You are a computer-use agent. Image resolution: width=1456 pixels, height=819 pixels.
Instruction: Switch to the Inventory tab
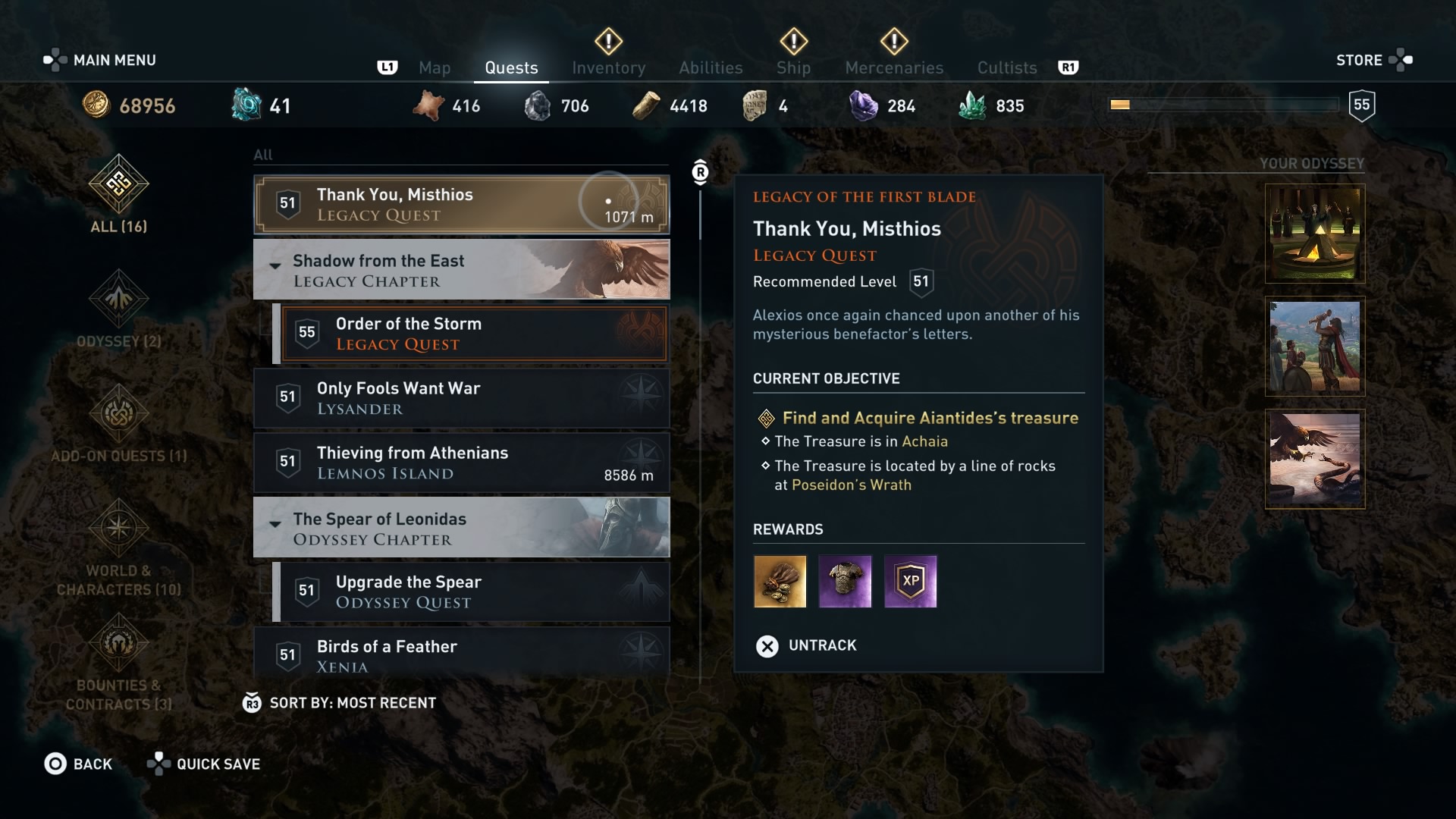[608, 67]
